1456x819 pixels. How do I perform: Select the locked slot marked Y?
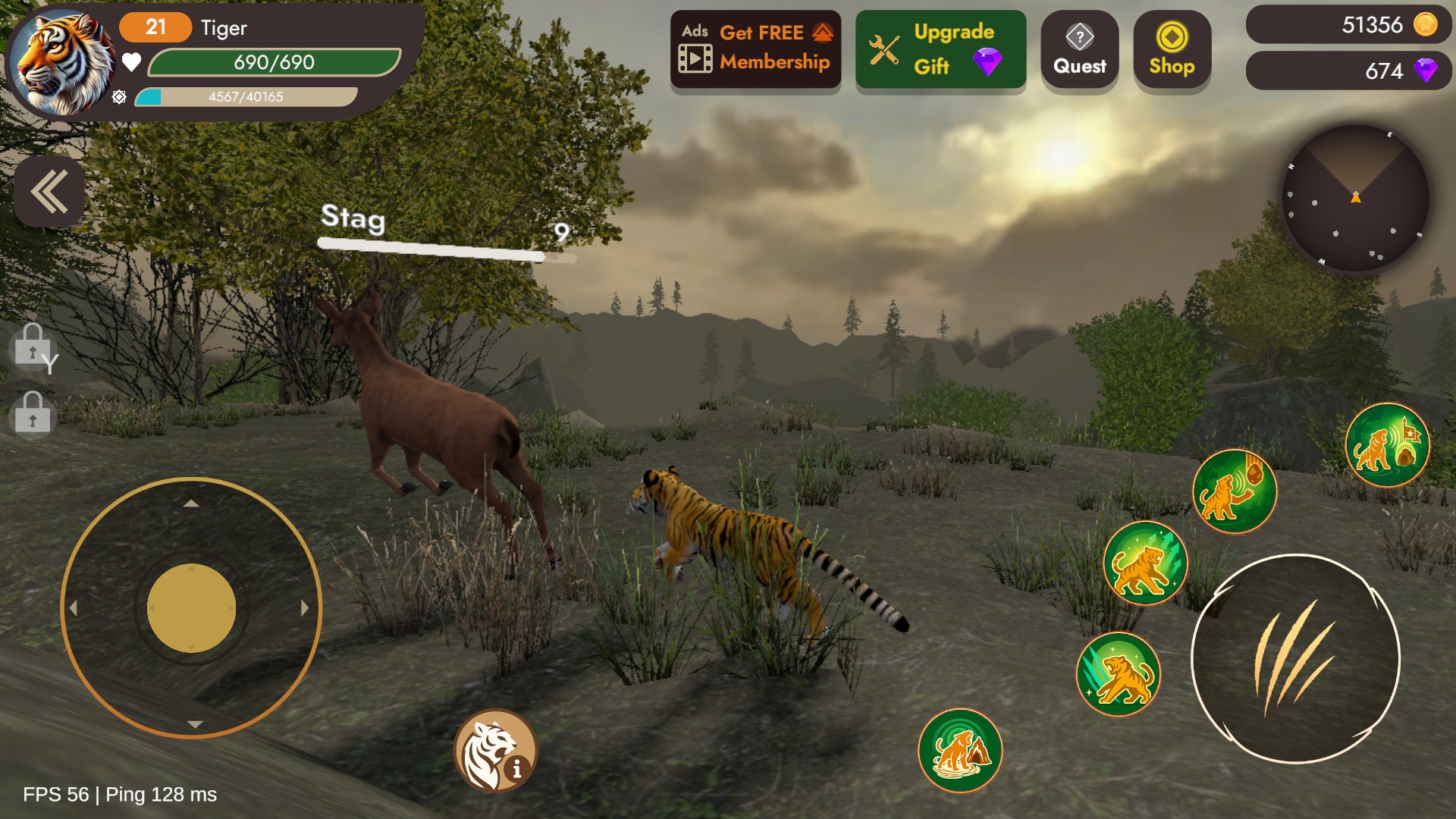(x=33, y=347)
